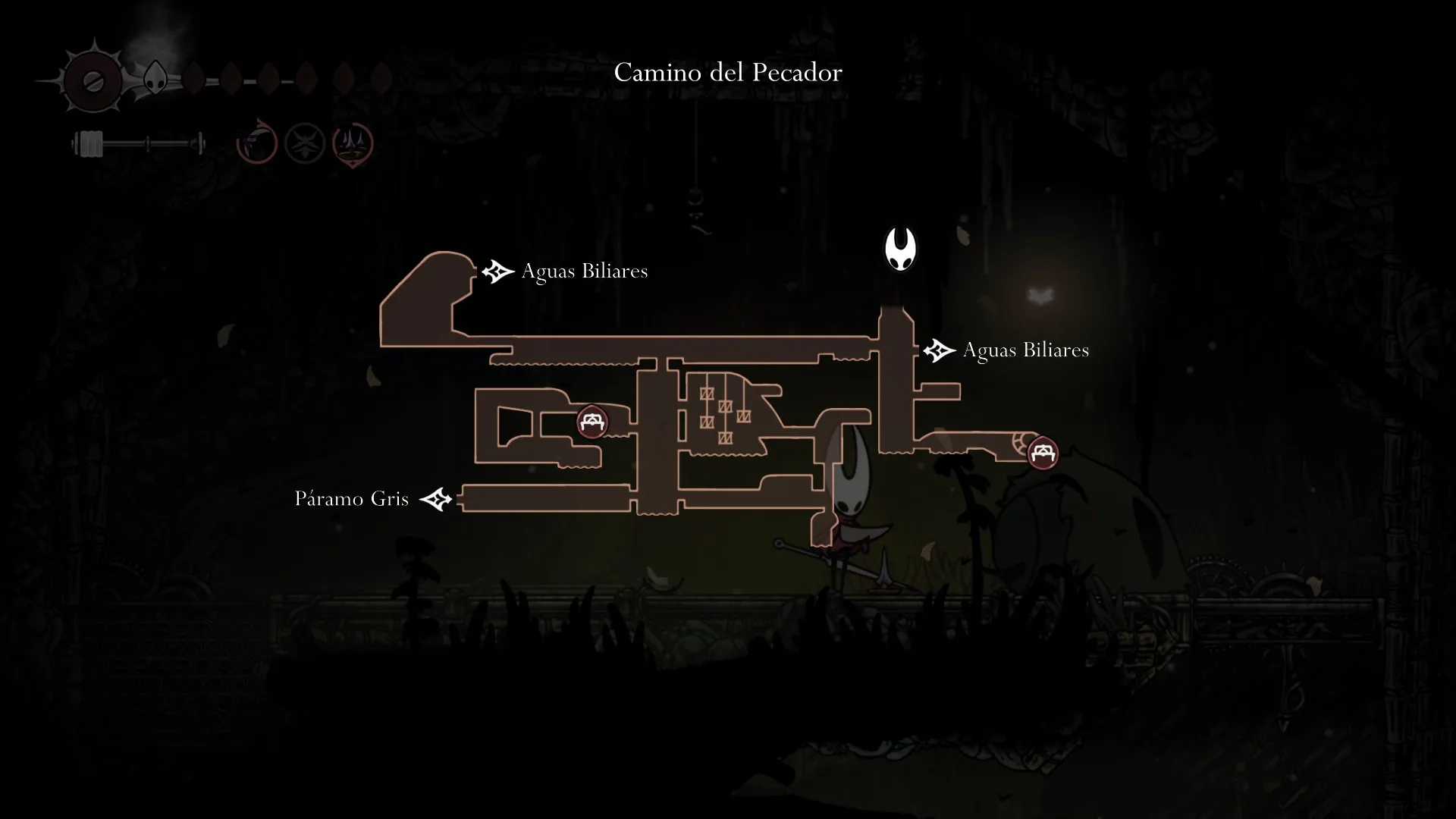Select the bench marker beside the spiral tunnel end
Viewport: 1456px width, 819px height.
point(1043,453)
